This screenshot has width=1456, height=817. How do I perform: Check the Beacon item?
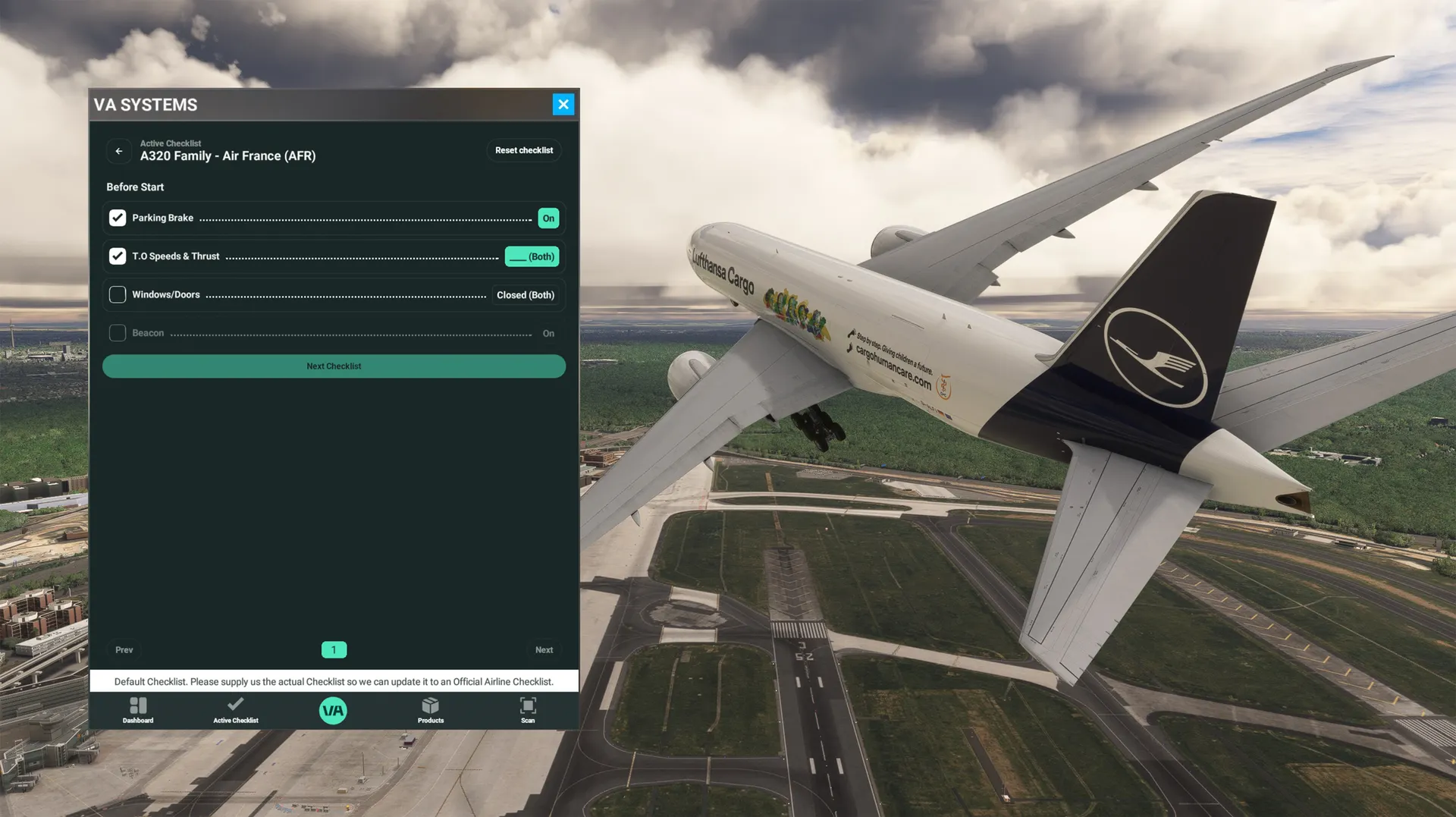(x=118, y=333)
